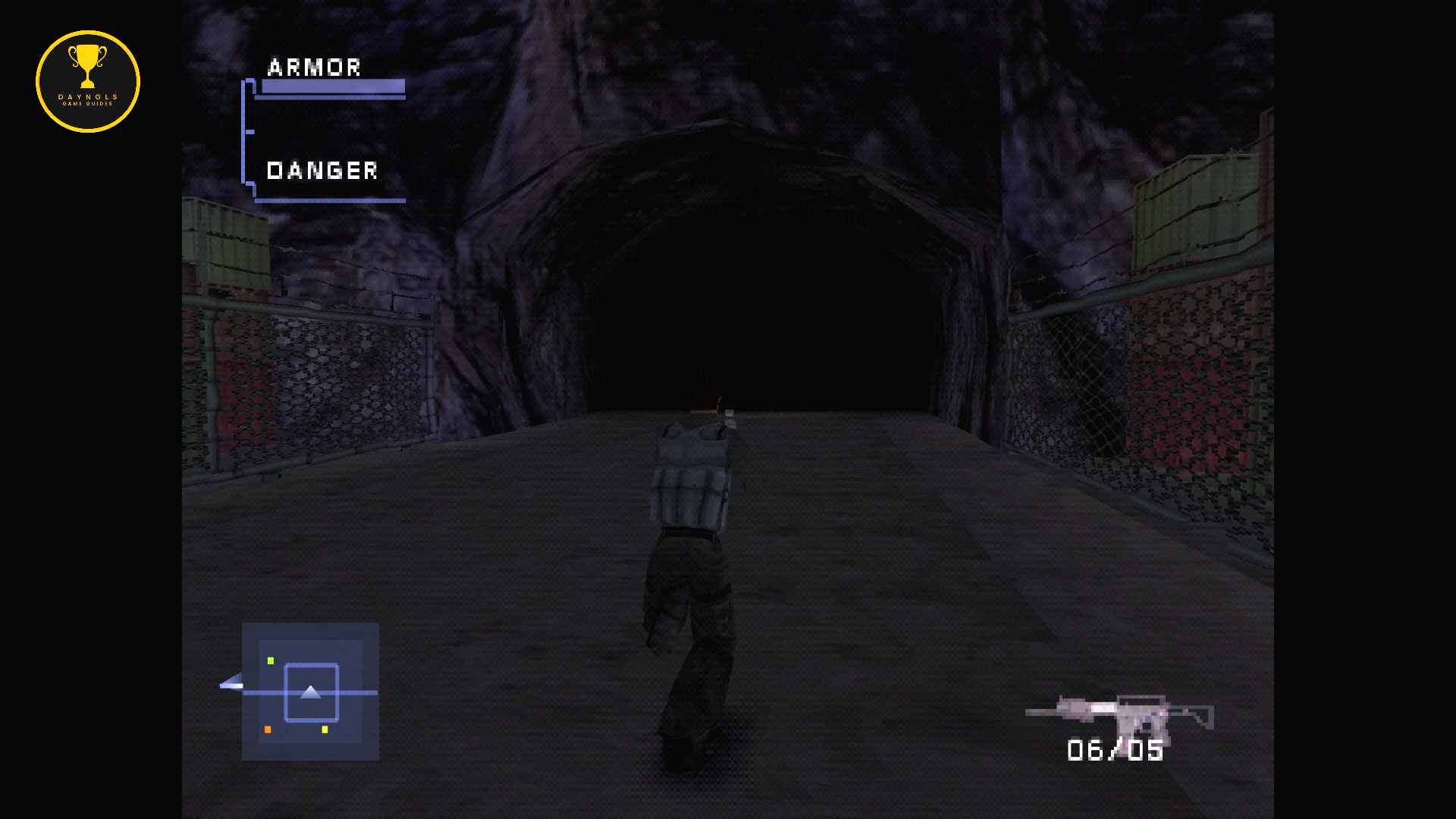Select the assault rifle weapon icon

pos(1119,714)
